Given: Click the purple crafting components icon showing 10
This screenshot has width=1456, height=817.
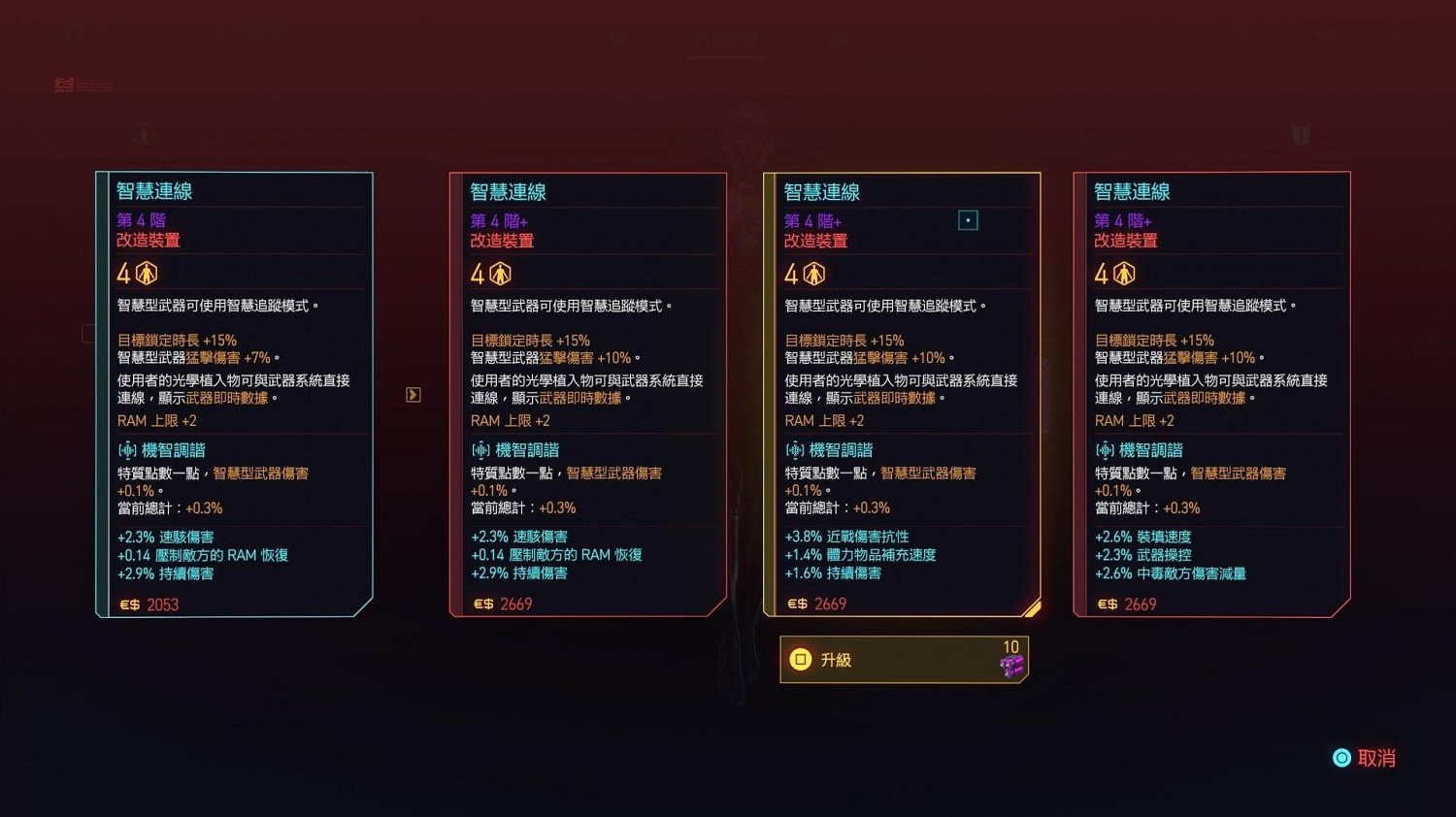Looking at the screenshot, I should tap(1014, 665).
